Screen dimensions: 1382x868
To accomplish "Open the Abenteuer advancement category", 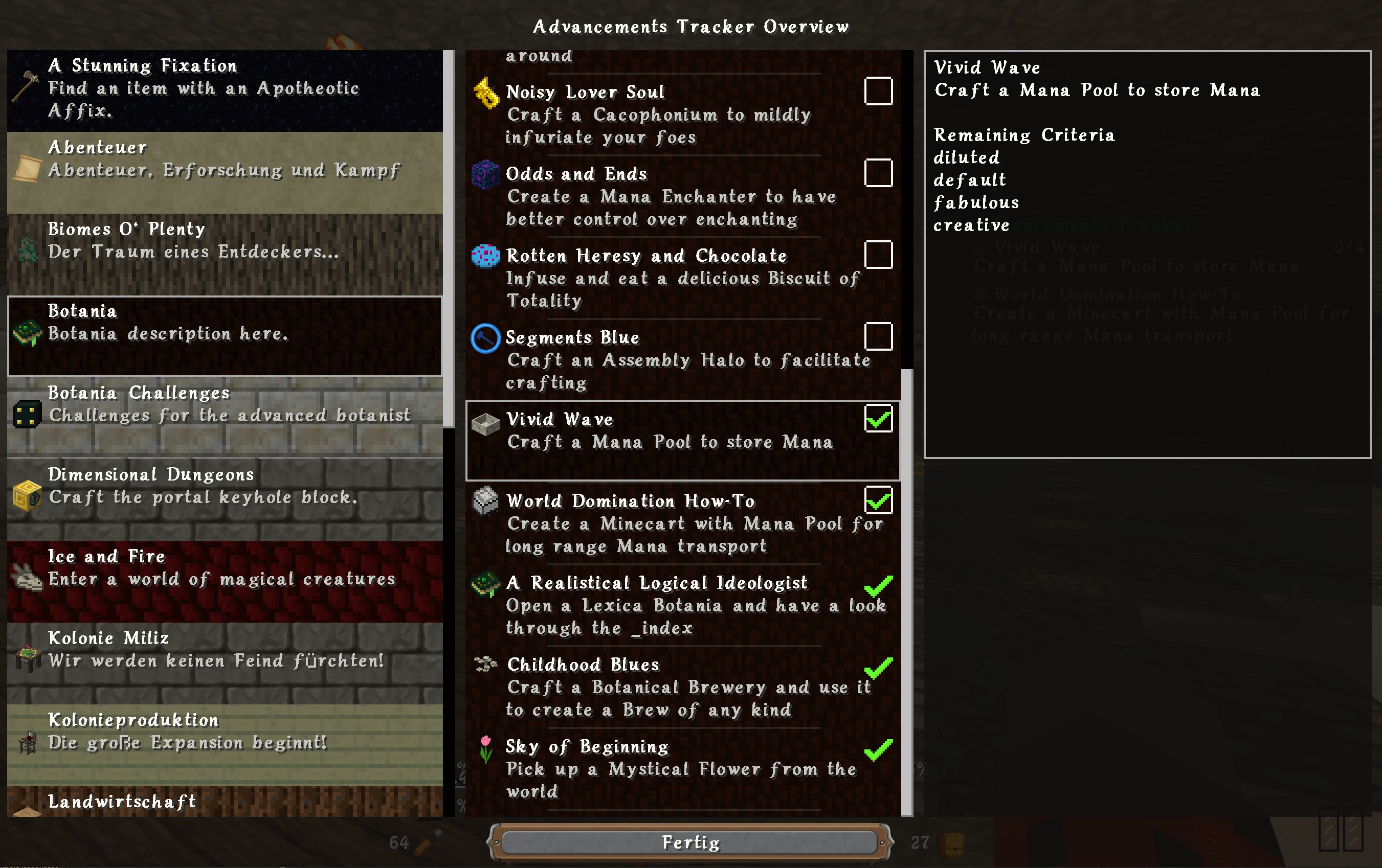I will (225, 172).
